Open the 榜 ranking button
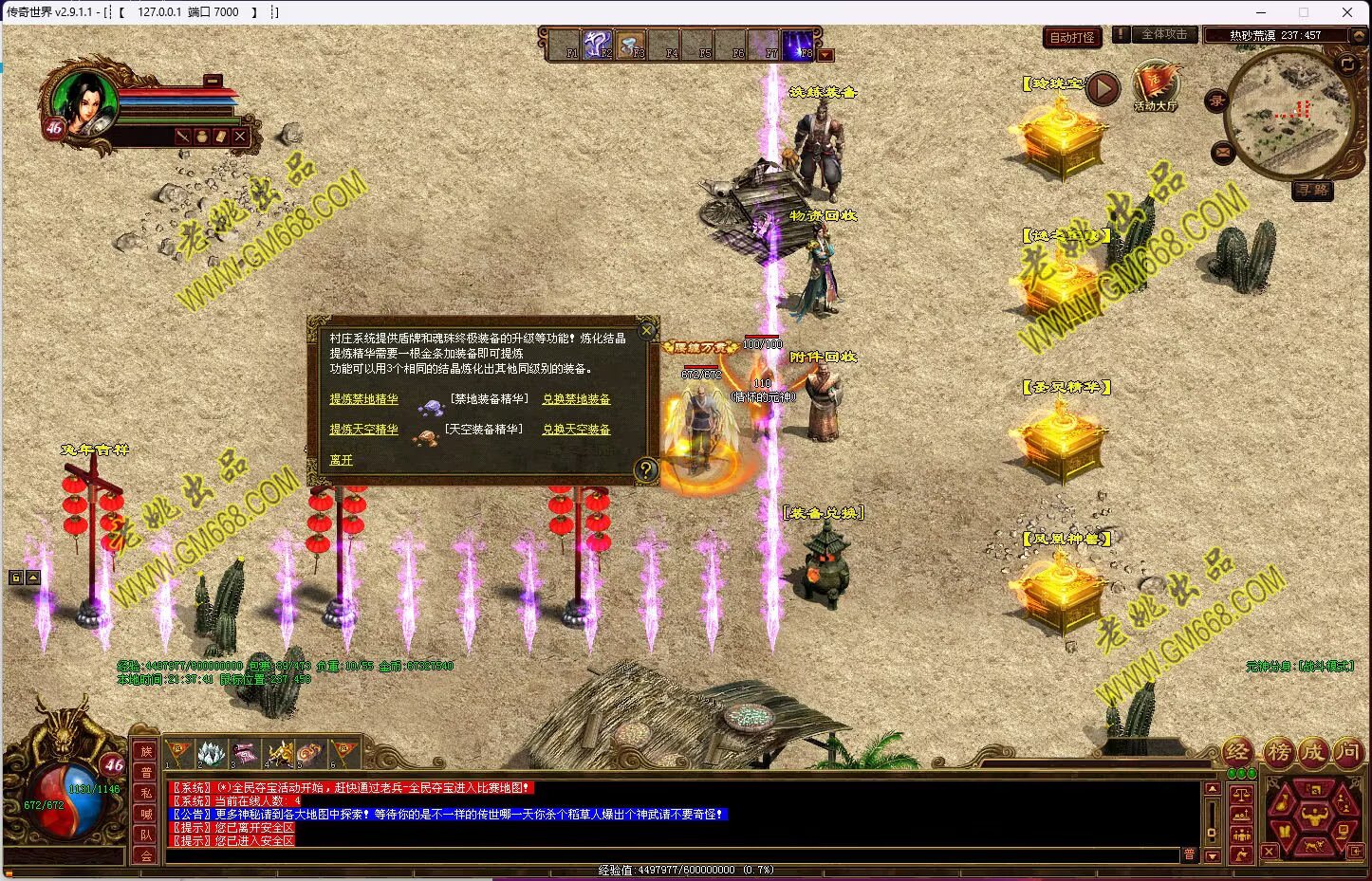1372x881 pixels. (1278, 753)
